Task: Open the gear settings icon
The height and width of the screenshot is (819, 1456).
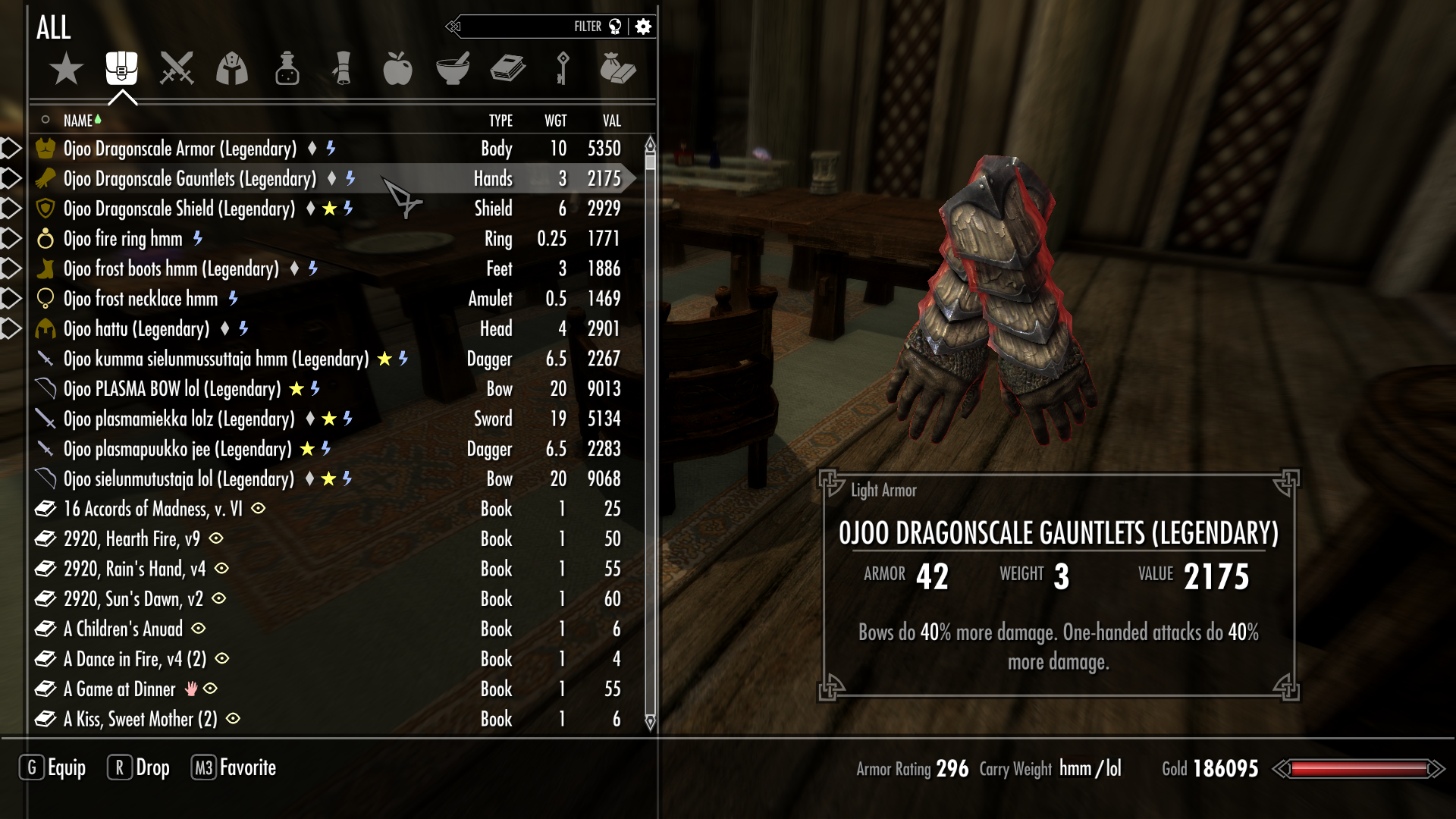Action: [x=643, y=27]
